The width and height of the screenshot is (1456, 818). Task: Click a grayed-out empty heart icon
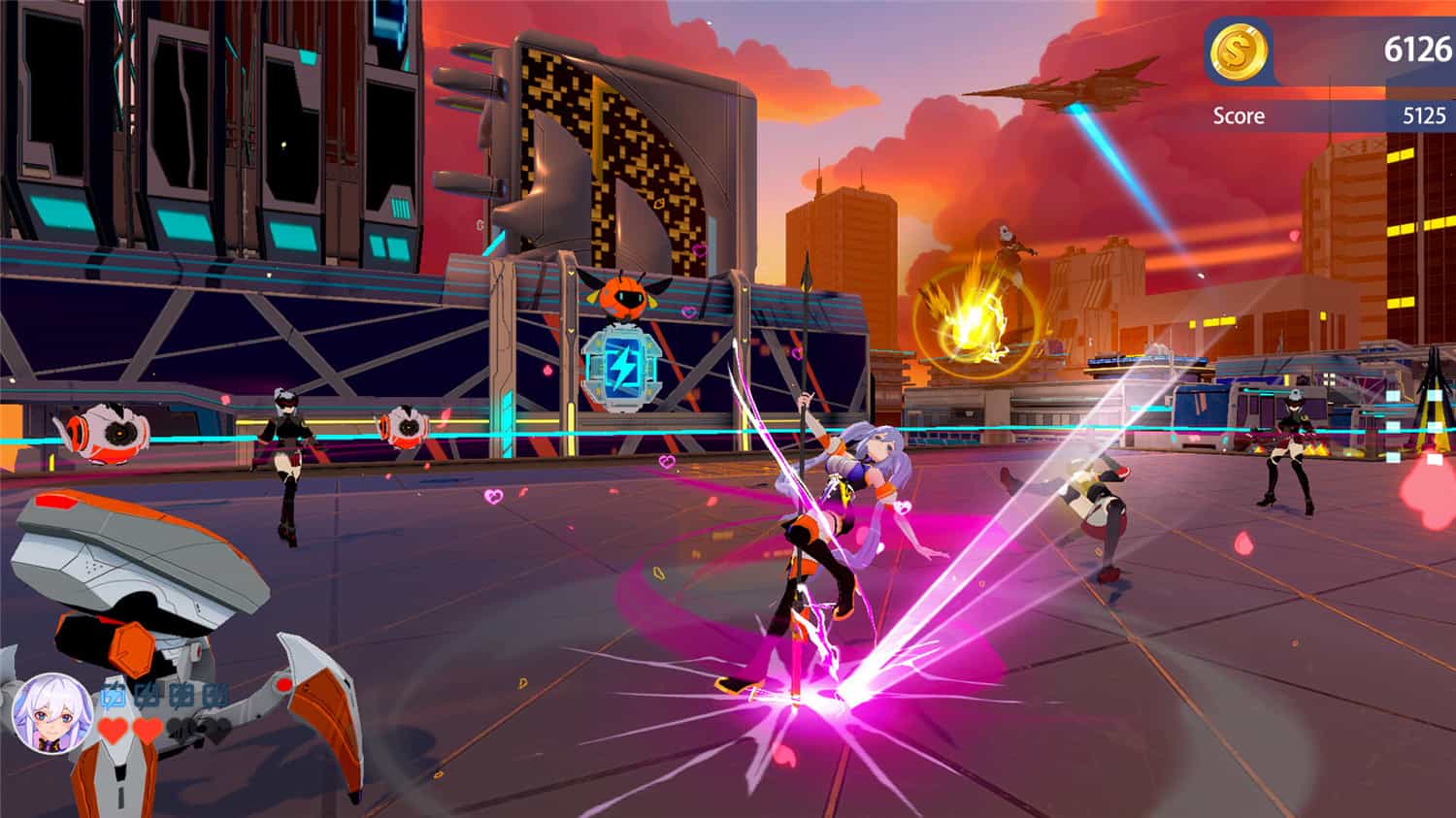pyautogui.click(x=182, y=730)
